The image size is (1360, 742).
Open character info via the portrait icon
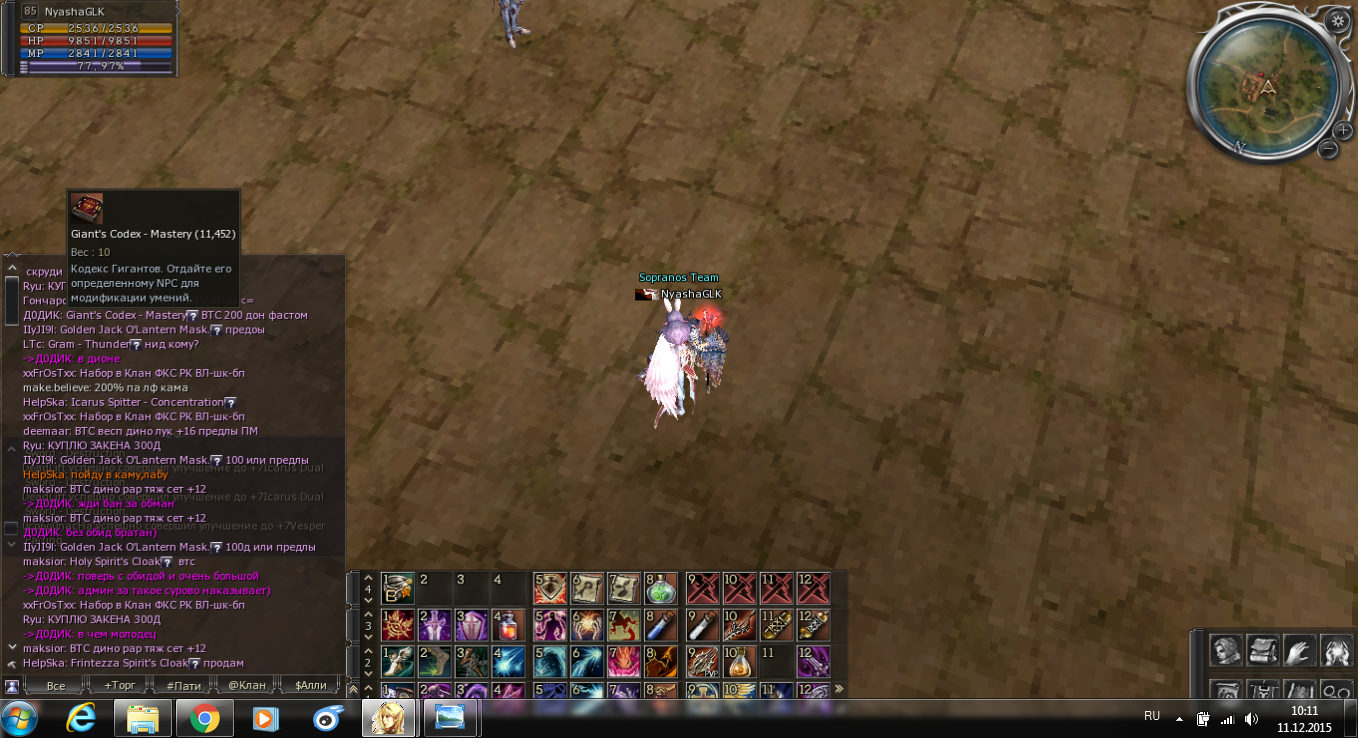point(1227,652)
